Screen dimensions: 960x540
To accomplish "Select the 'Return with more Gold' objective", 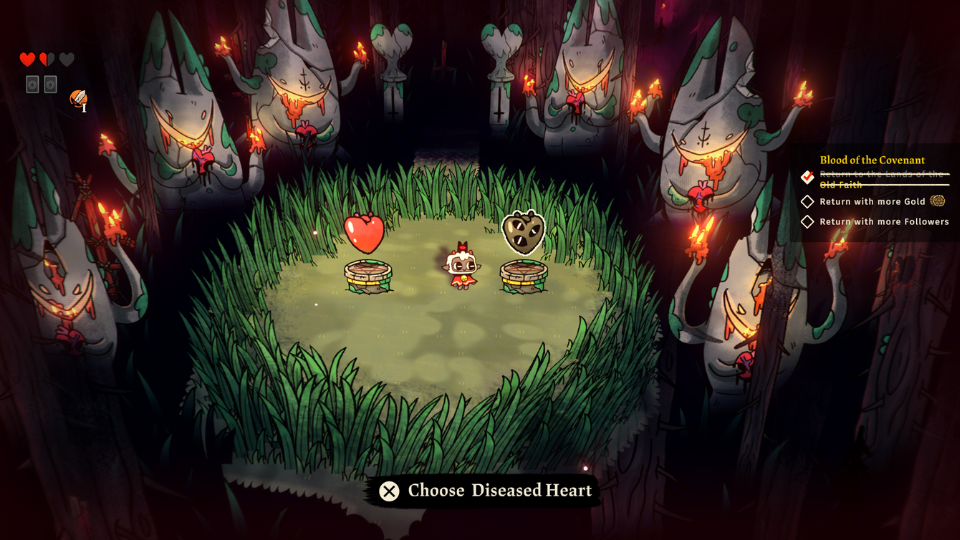I will pos(874,201).
